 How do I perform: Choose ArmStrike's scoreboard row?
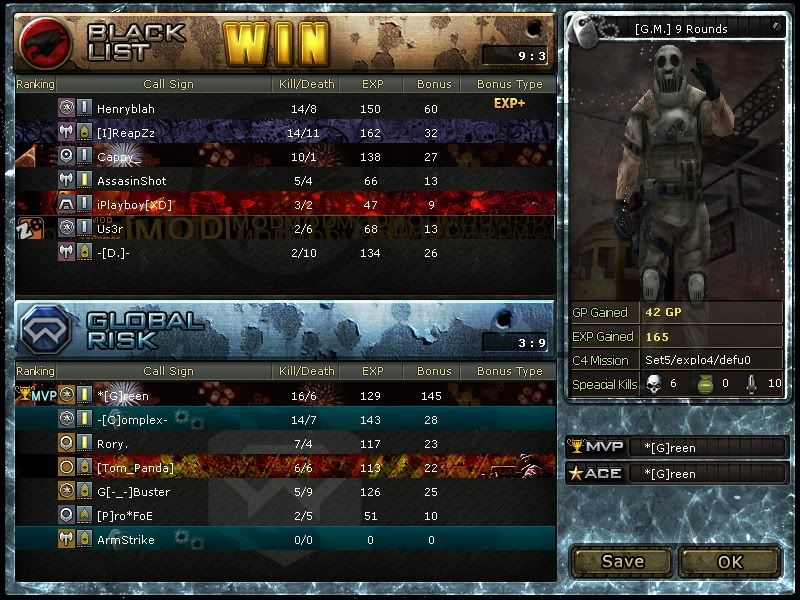click(285, 540)
